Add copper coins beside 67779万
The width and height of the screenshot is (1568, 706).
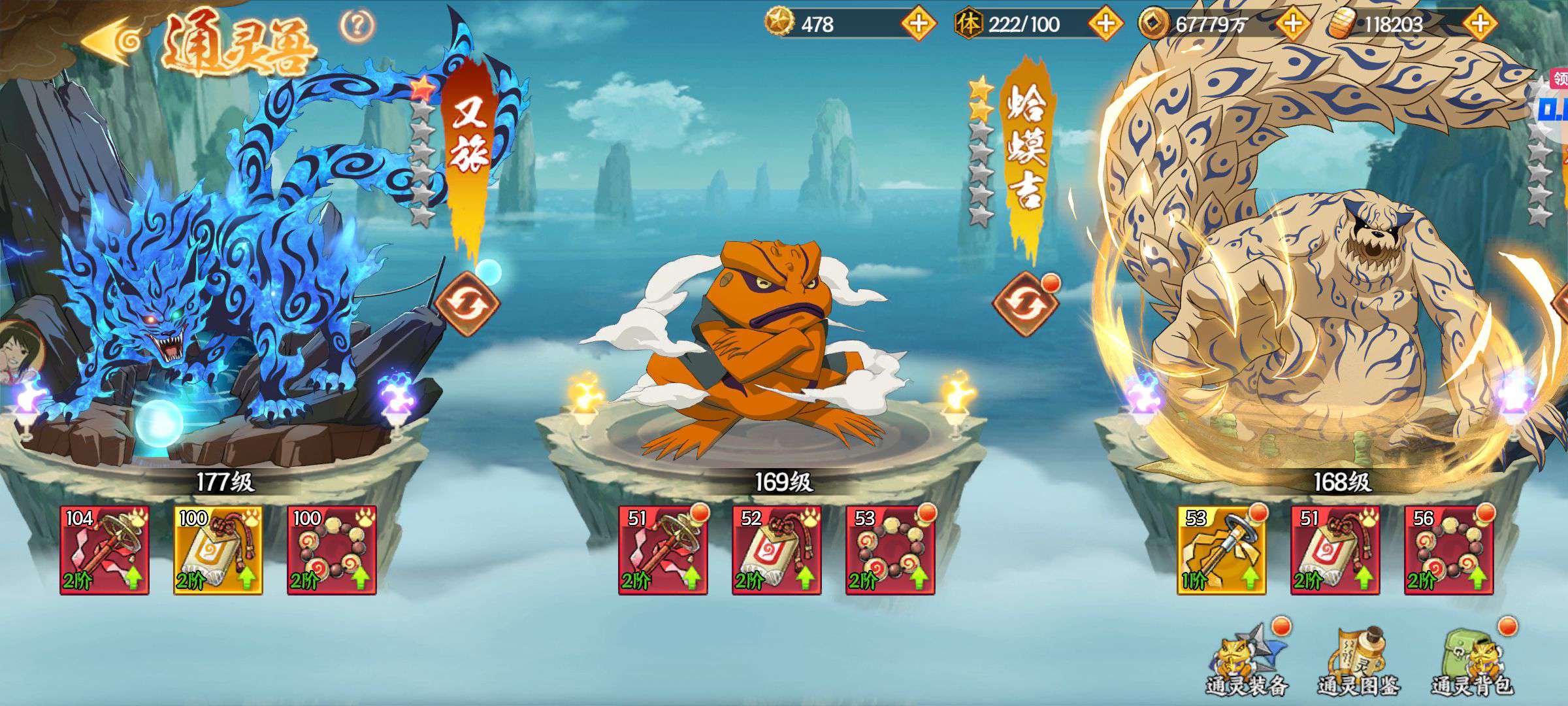(1292, 24)
